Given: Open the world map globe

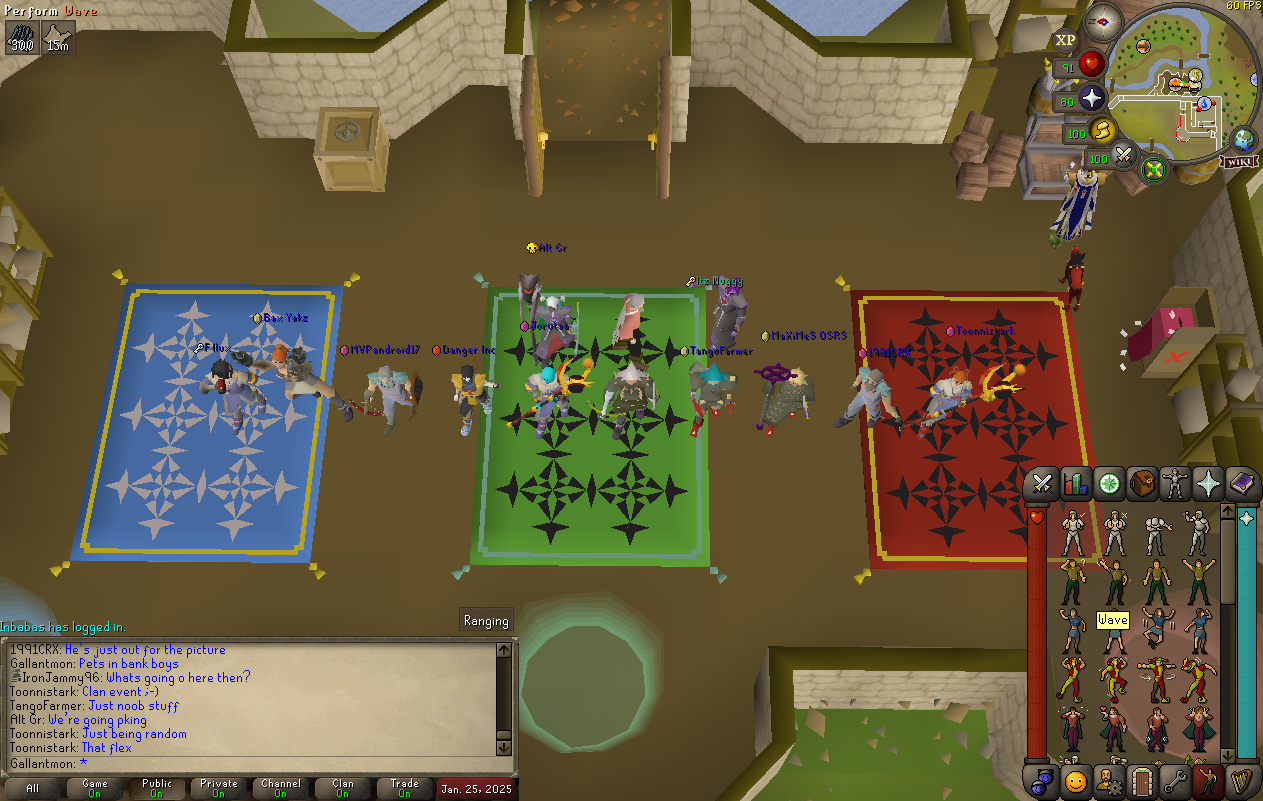Looking at the screenshot, I should point(1243,140).
